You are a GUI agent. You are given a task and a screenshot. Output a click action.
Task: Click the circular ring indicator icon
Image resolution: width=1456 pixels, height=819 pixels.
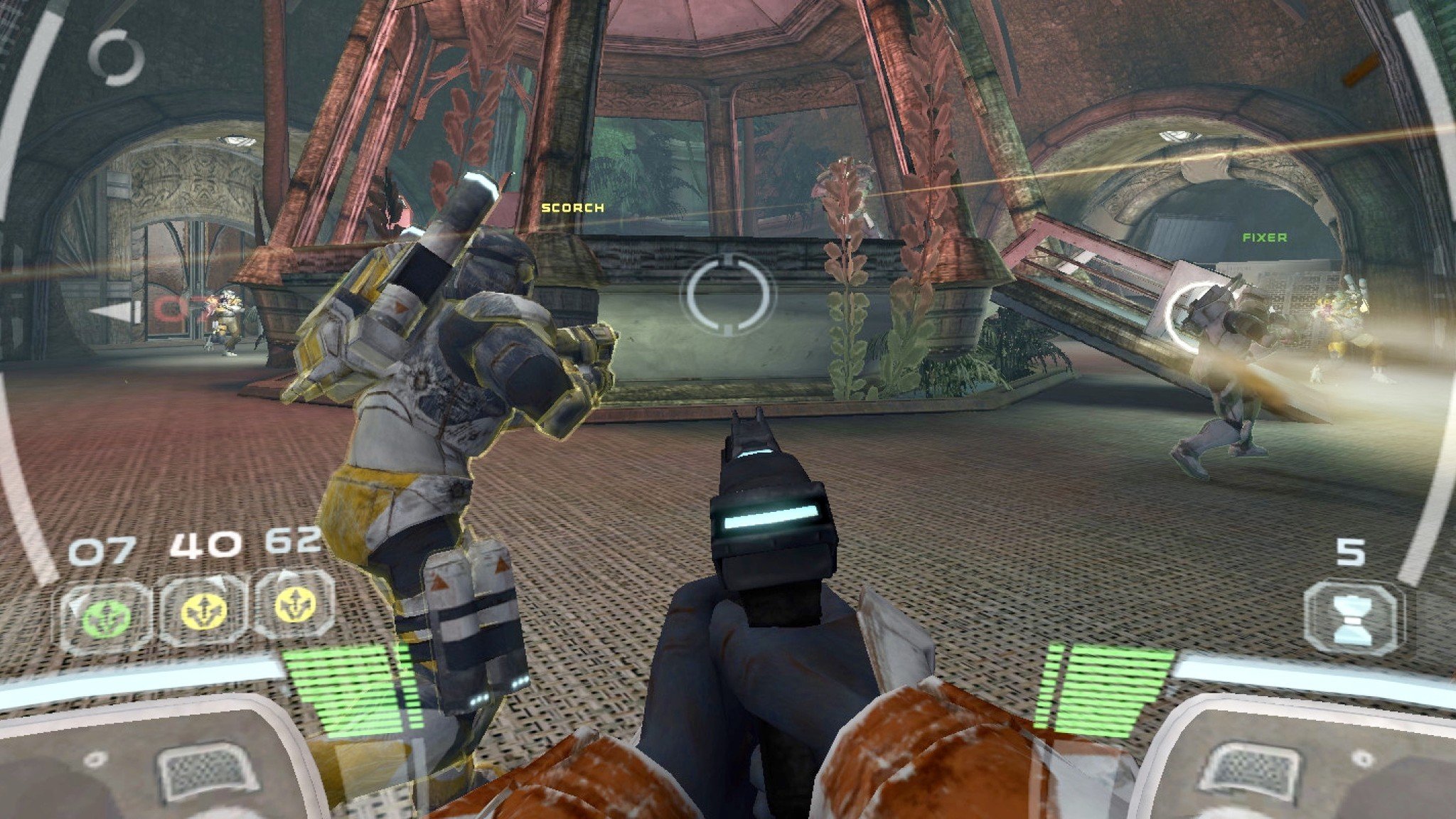(117, 58)
